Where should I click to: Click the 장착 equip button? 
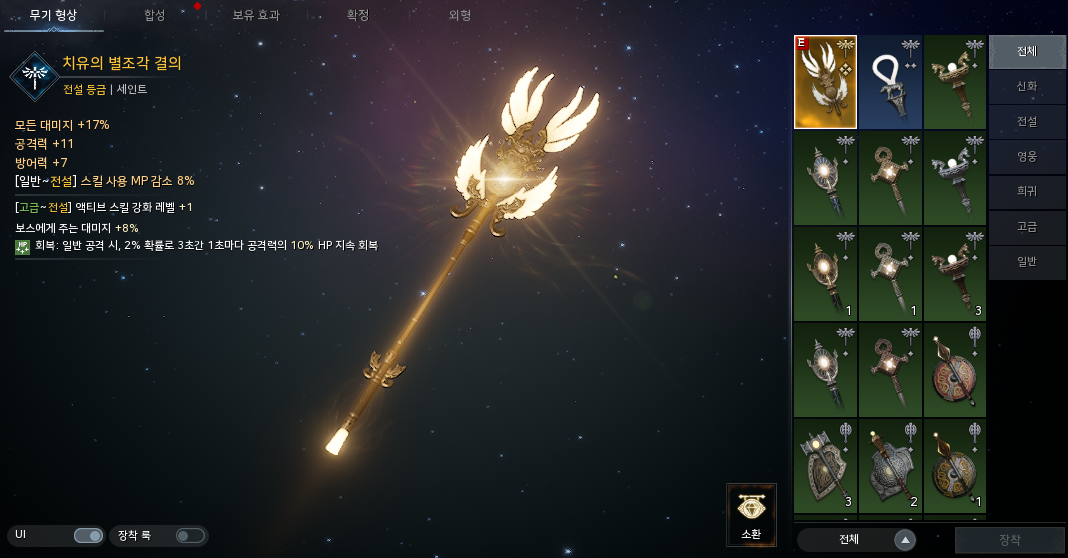pos(1009,540)
